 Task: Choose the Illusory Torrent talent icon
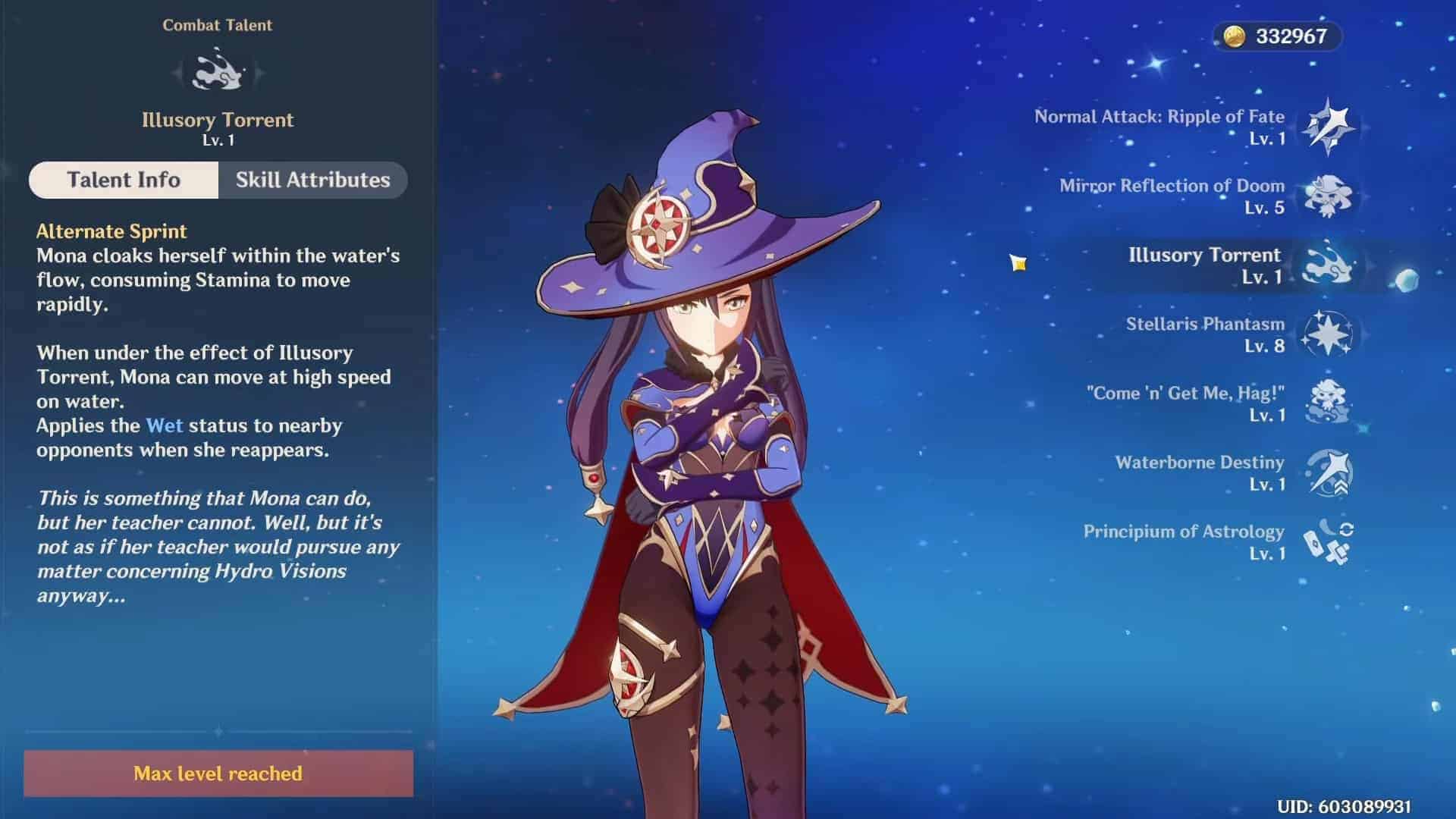coord(1327,265)
